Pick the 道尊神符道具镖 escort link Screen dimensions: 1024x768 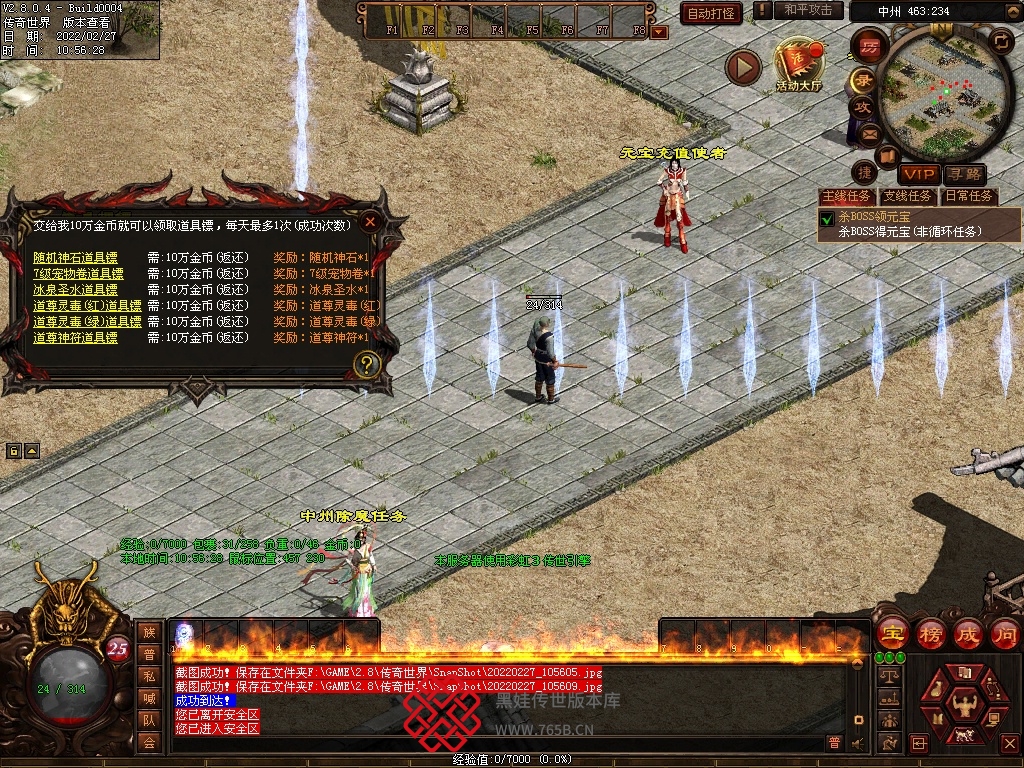coord(75,338)
